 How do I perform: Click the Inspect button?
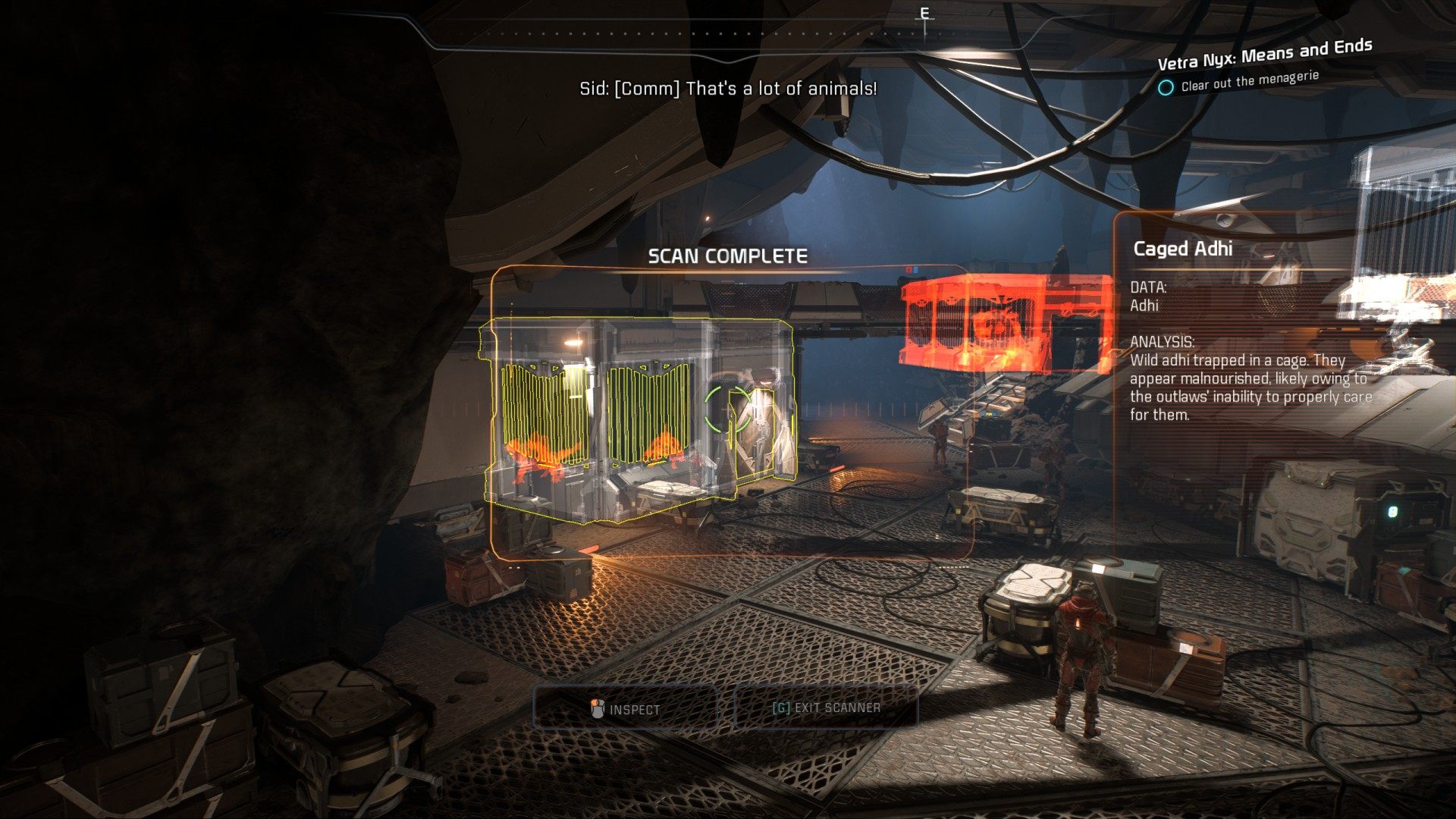click(x=626, y=709)
